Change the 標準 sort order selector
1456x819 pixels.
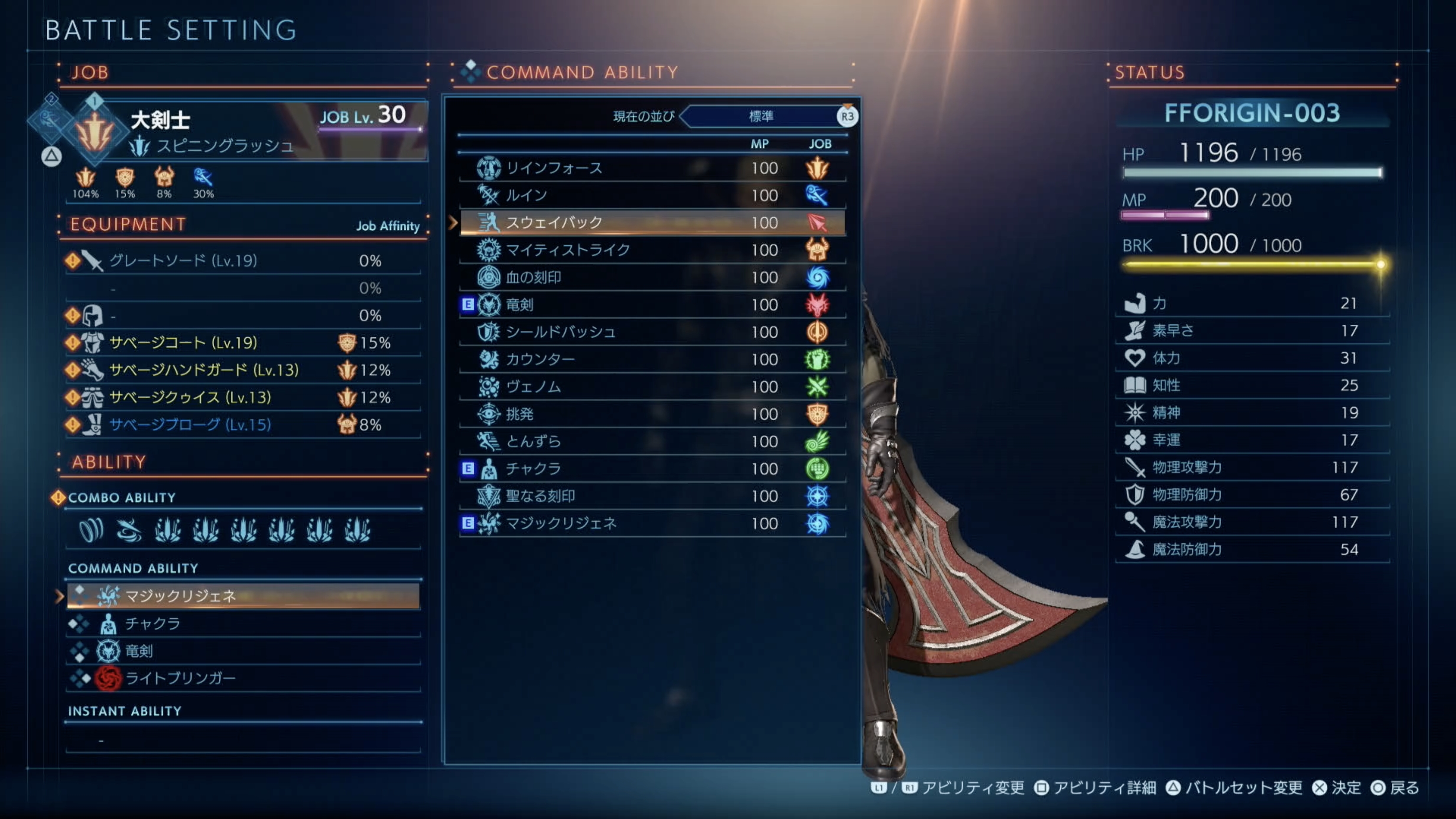tap(761, 117)
